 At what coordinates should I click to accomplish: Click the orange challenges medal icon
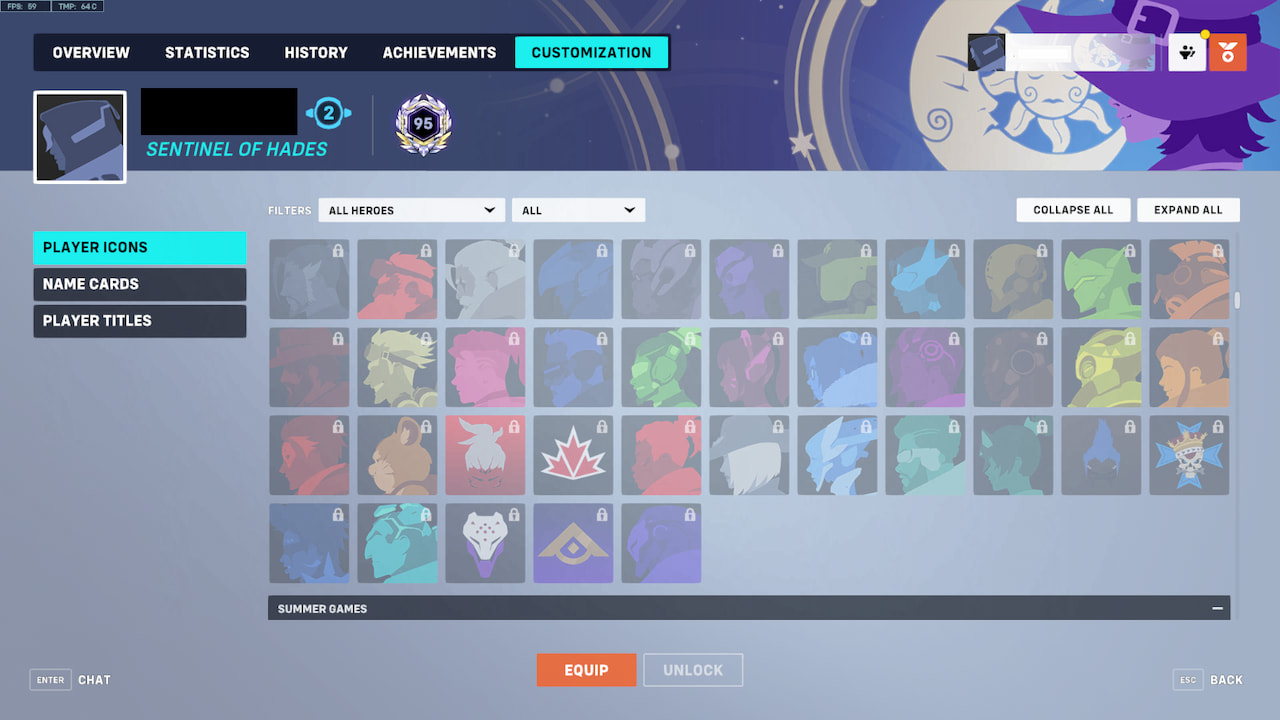point(1228,51)
